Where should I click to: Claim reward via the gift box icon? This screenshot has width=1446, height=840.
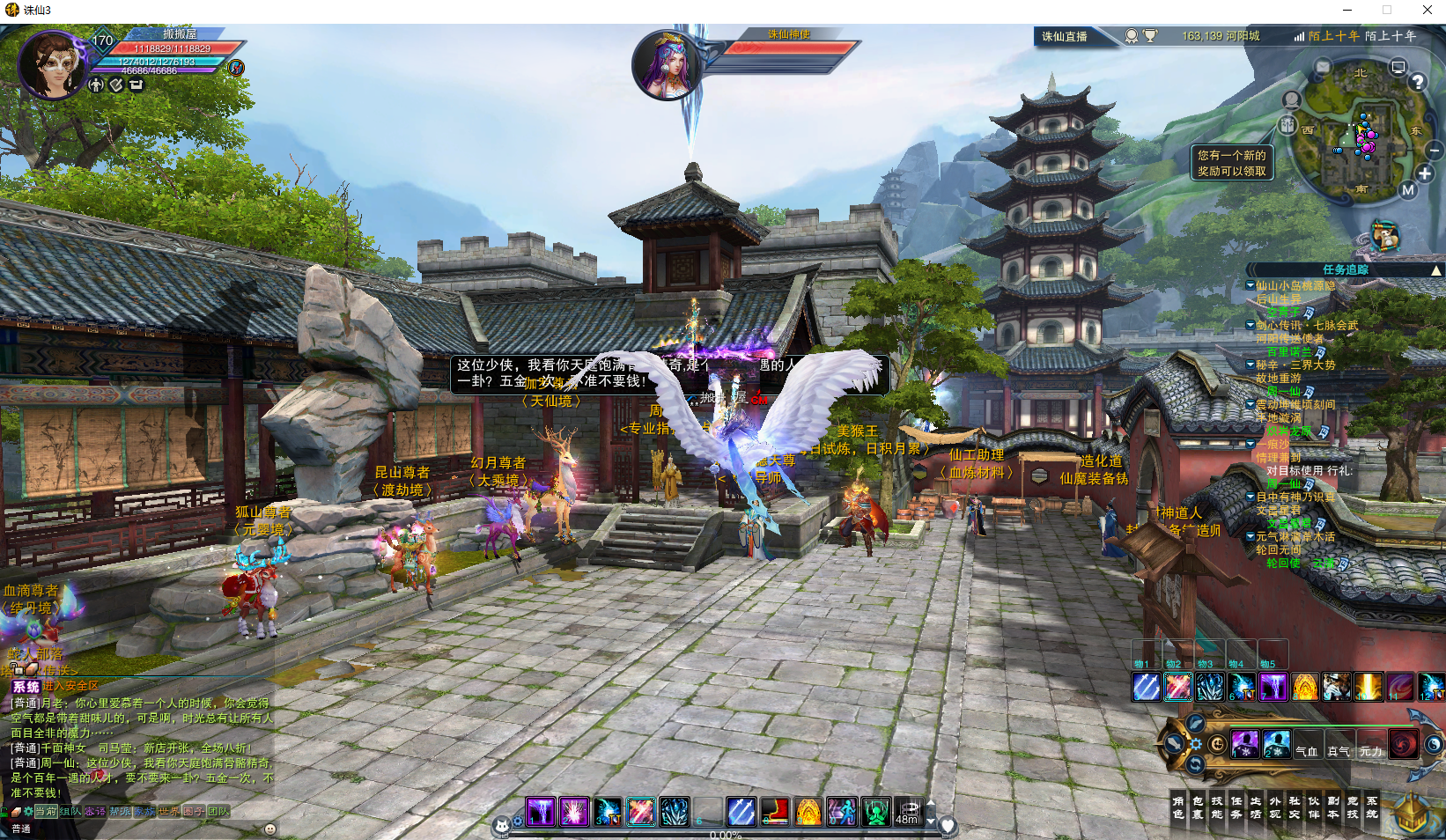tap(1287, 125)
